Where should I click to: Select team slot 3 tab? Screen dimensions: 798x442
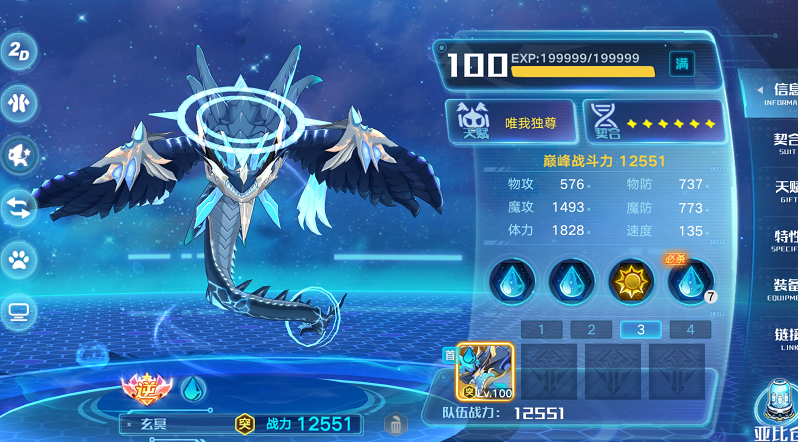(x=640, y=329)
